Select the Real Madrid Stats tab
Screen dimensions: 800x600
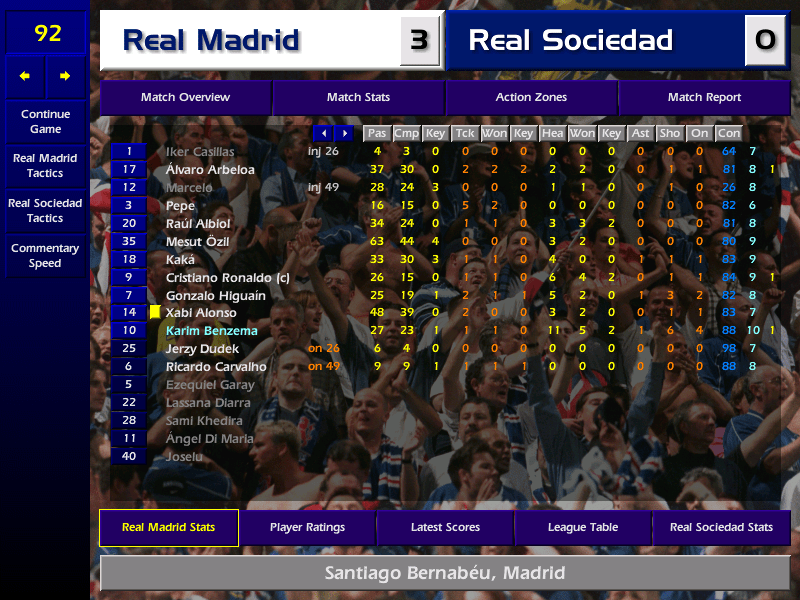[x=168, y=527]
